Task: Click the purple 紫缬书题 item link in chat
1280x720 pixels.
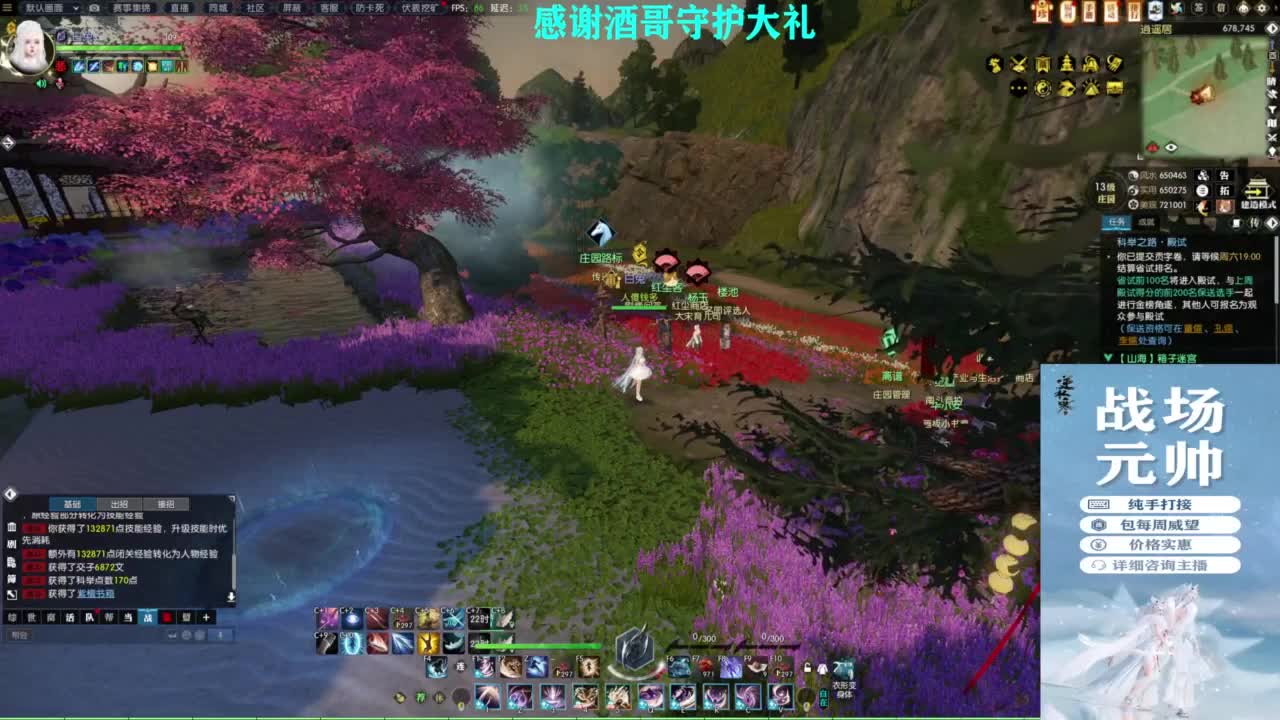Action: click(x=96, y=593)
